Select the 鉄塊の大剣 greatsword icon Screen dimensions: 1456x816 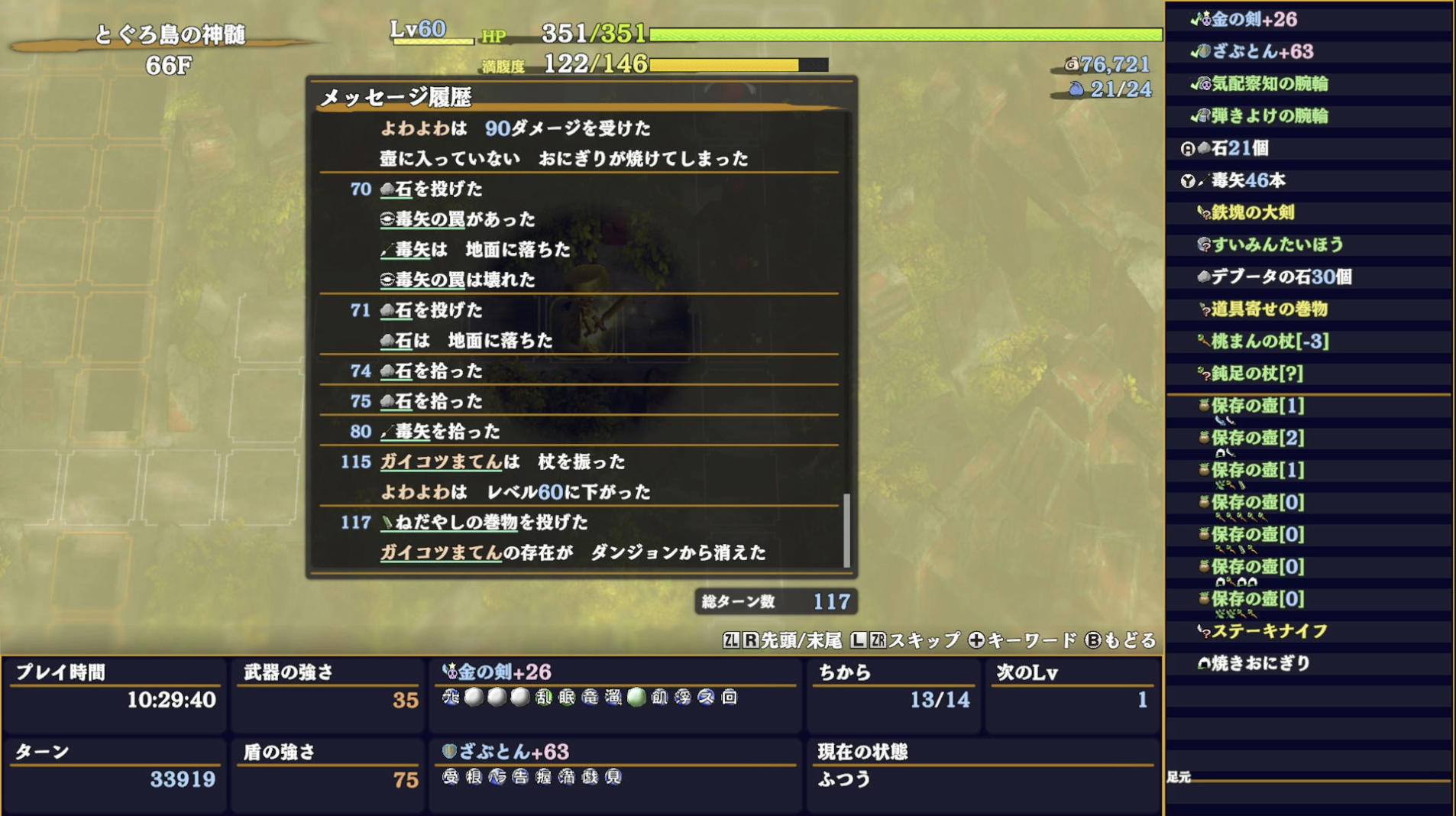tap(1201, 214)
